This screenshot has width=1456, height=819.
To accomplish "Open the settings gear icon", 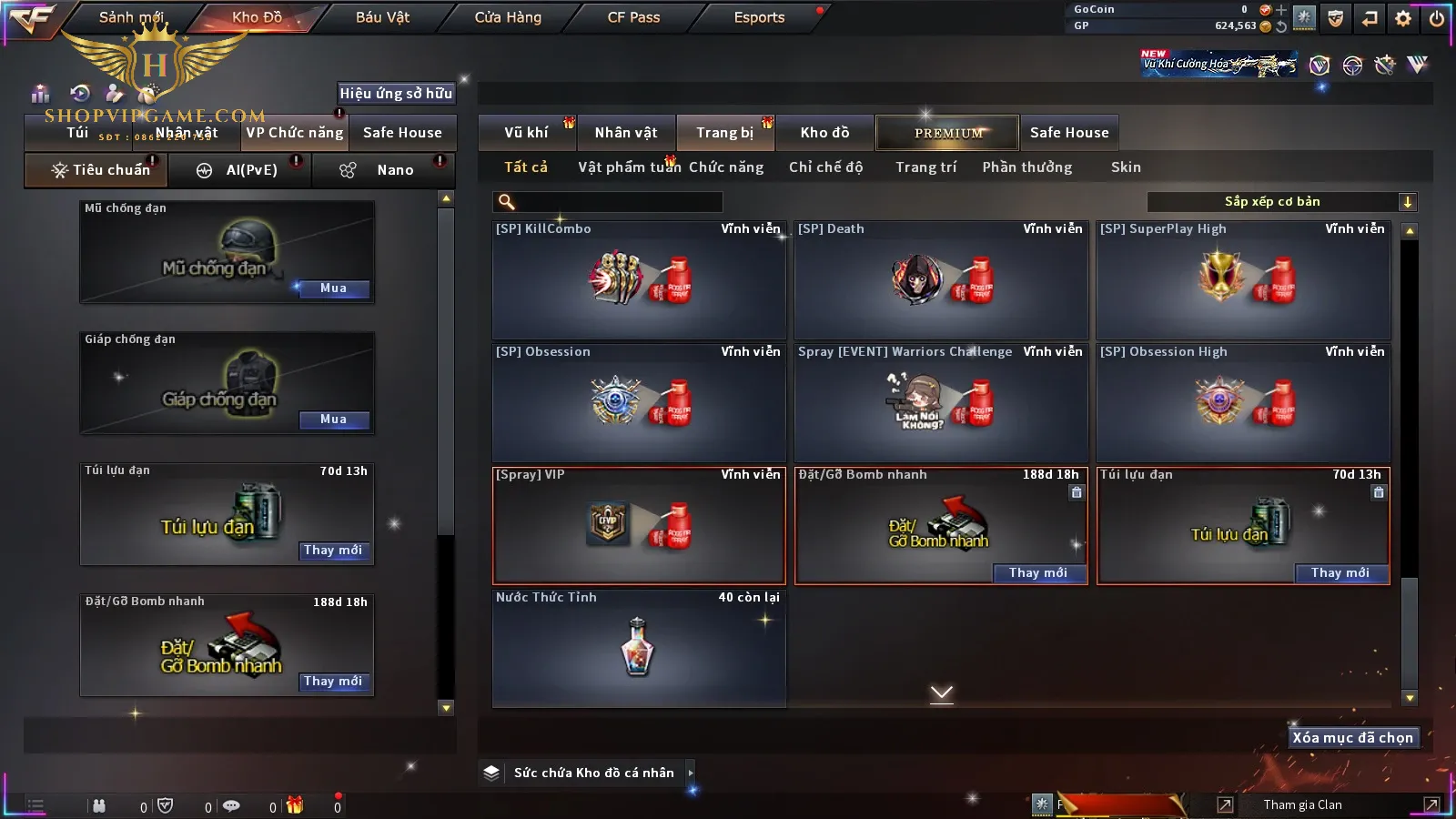I will (1403, 18).
